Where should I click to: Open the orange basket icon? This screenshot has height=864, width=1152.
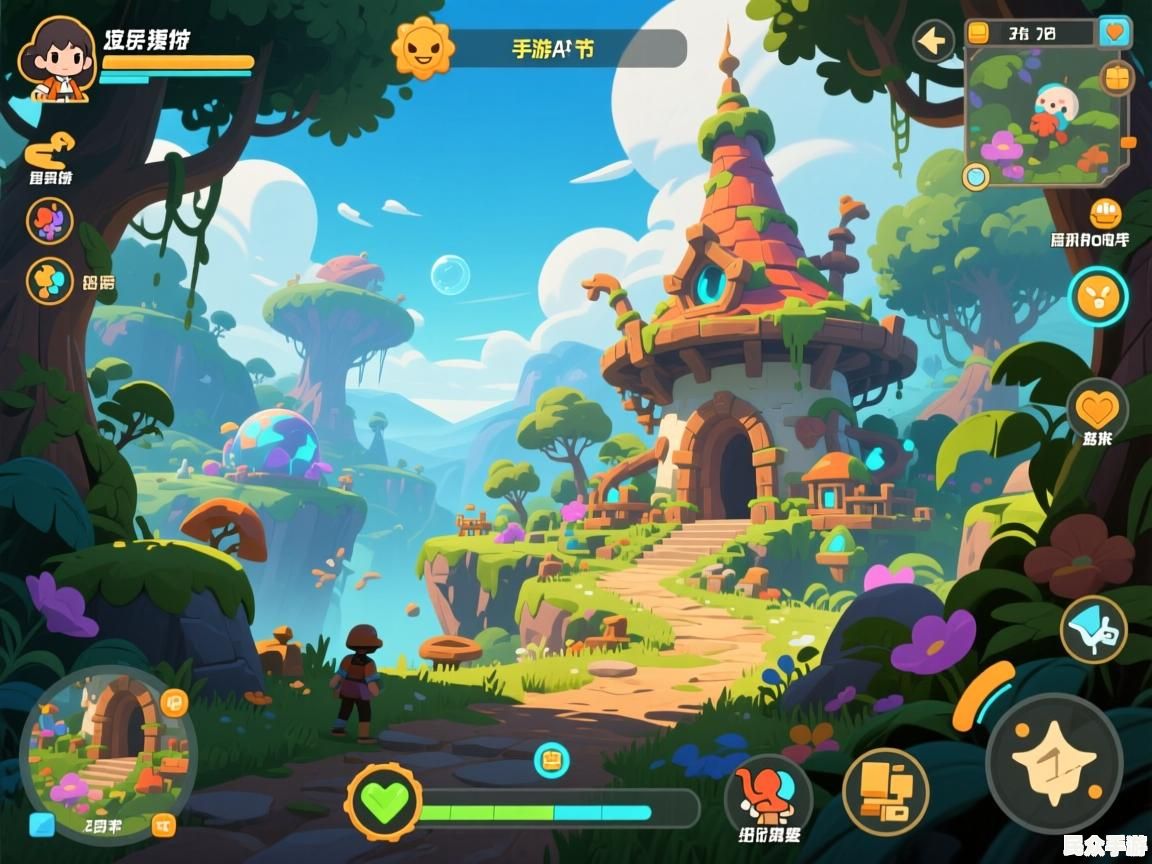click(x=1104, y=213)
